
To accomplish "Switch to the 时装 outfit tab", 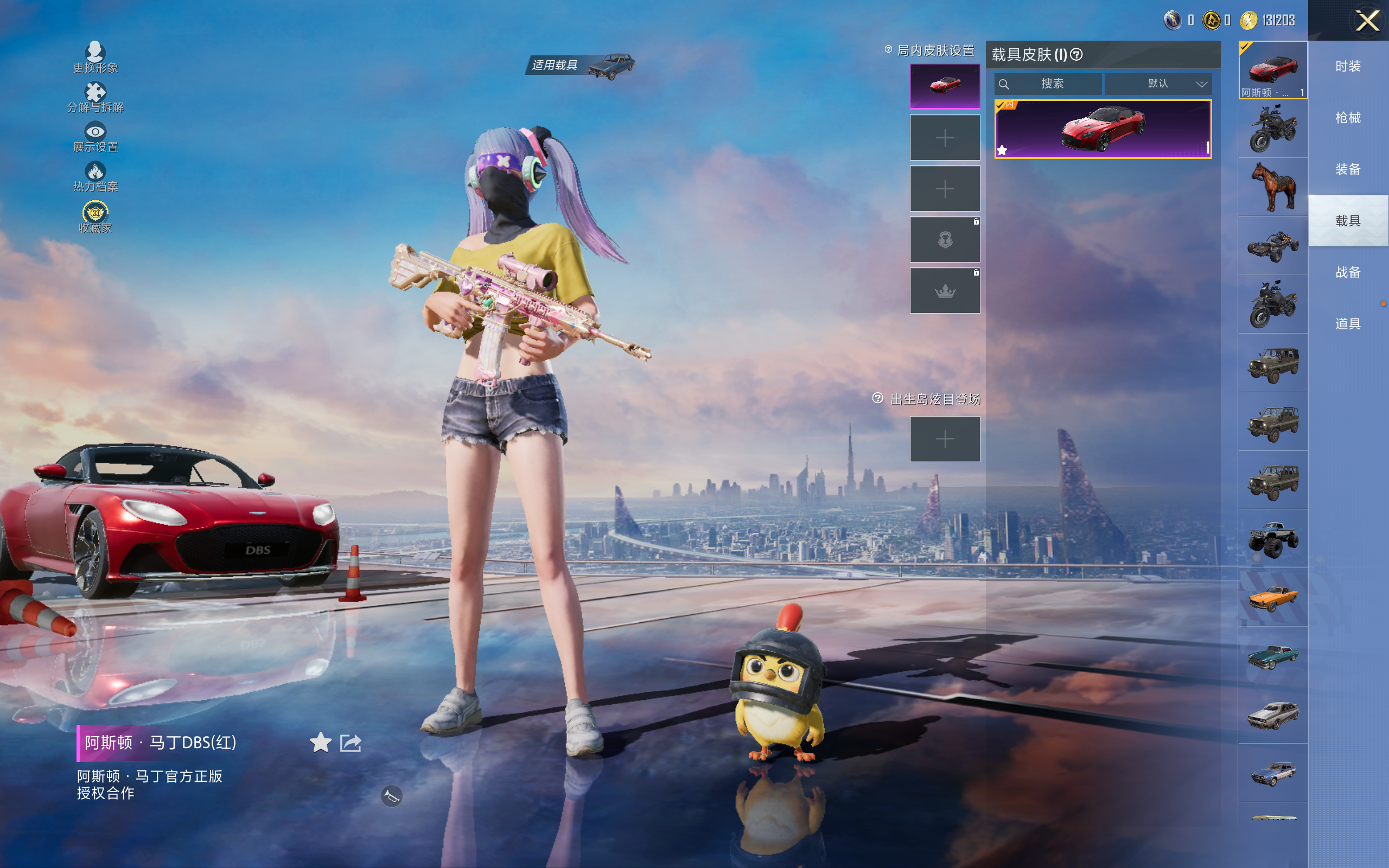I will [1348, 67].
